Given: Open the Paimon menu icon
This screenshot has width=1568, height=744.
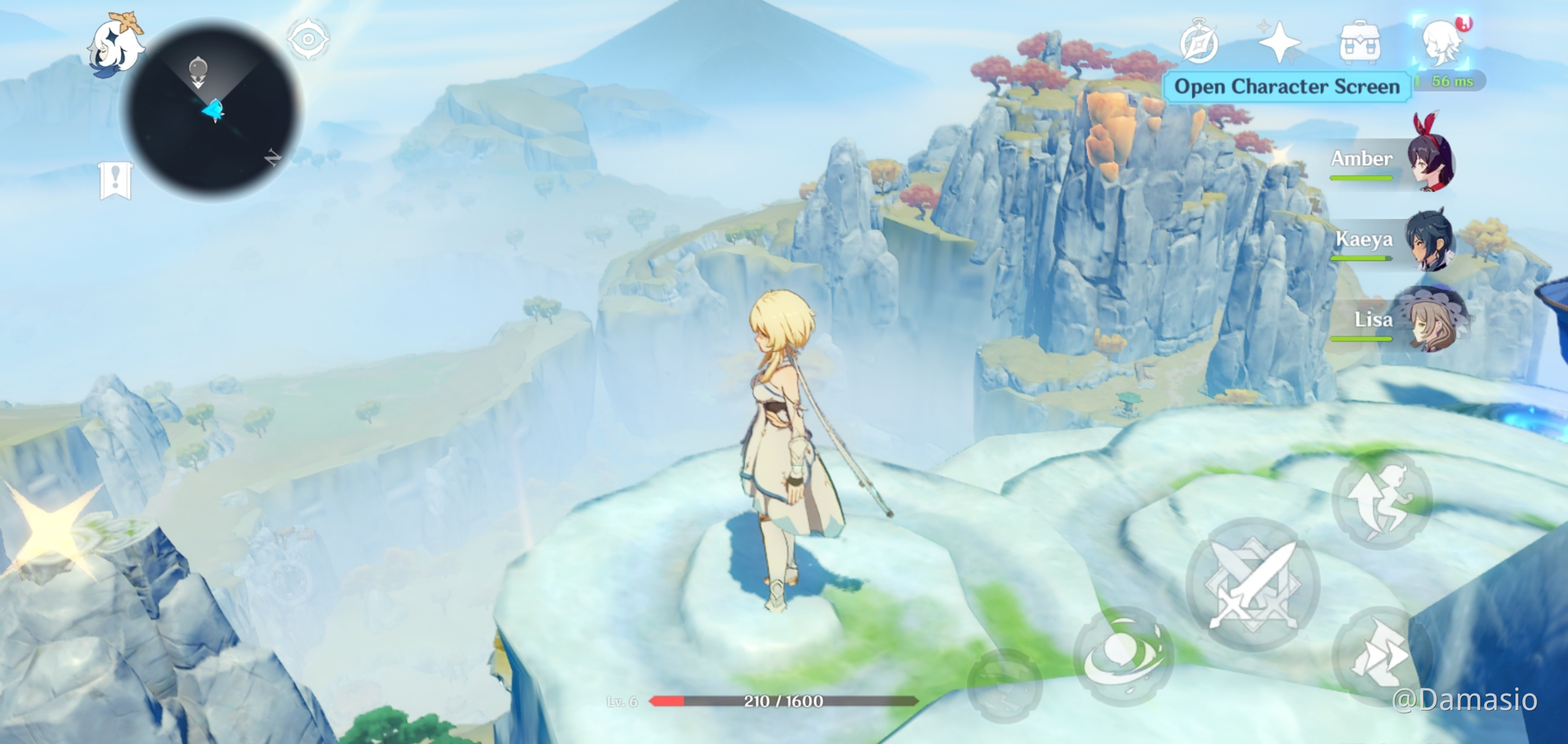Looking at the screenshot, I should [115, 45].
